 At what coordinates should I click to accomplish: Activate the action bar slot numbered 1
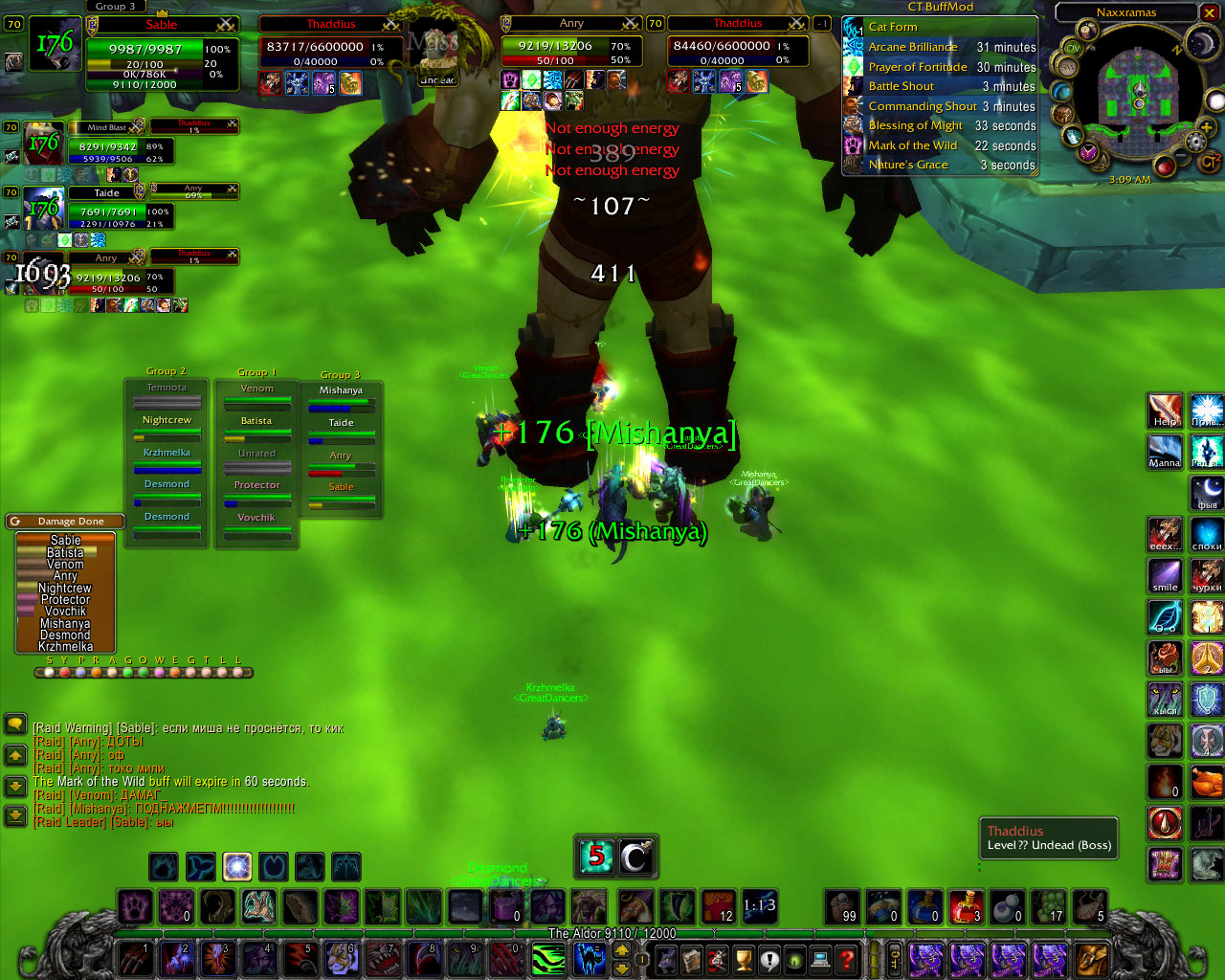click(135, 958)
